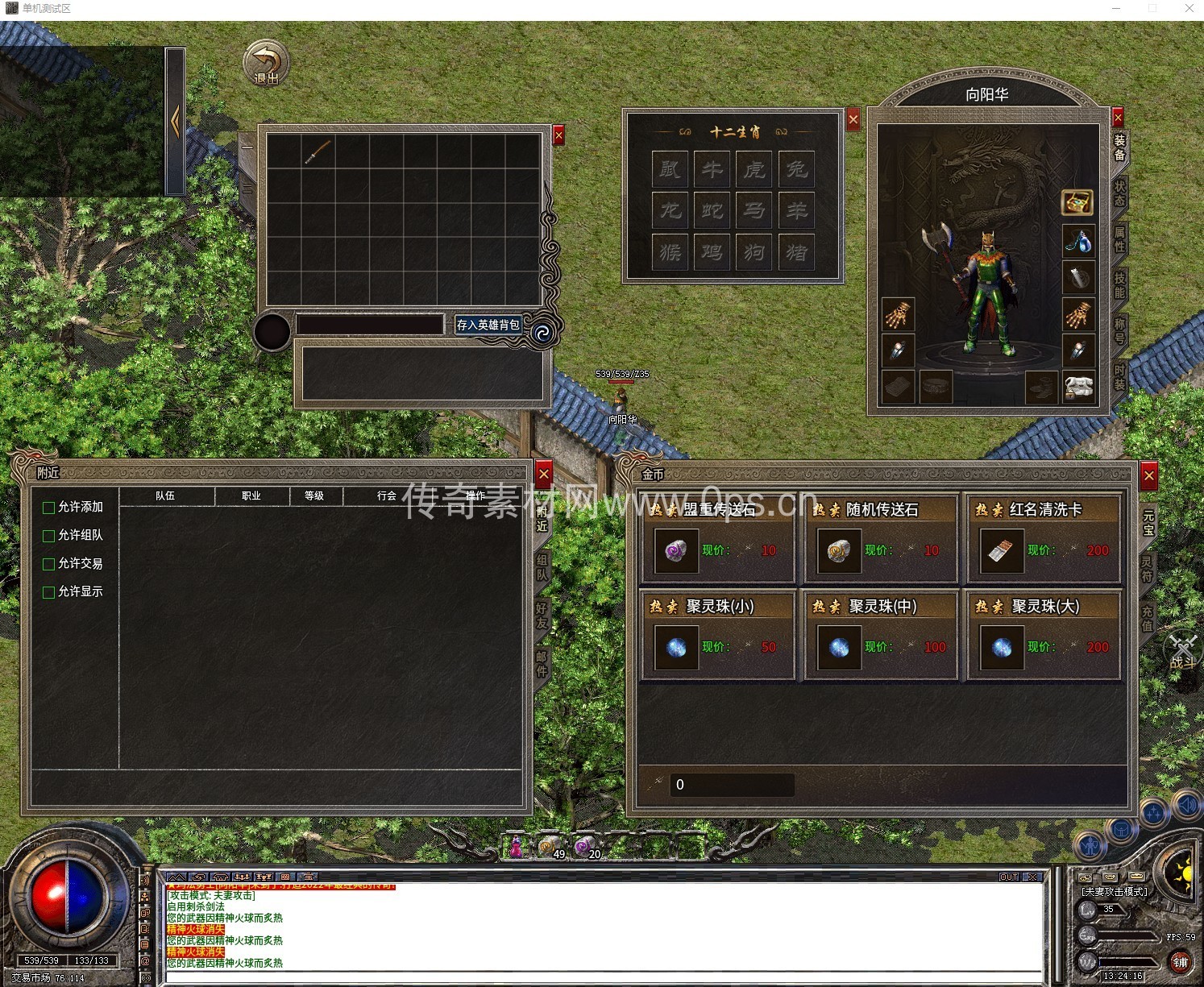This screenshot has height=987, width=1204.
Task: Buy the 随机传送石 shop item
Action: point(880,537)
